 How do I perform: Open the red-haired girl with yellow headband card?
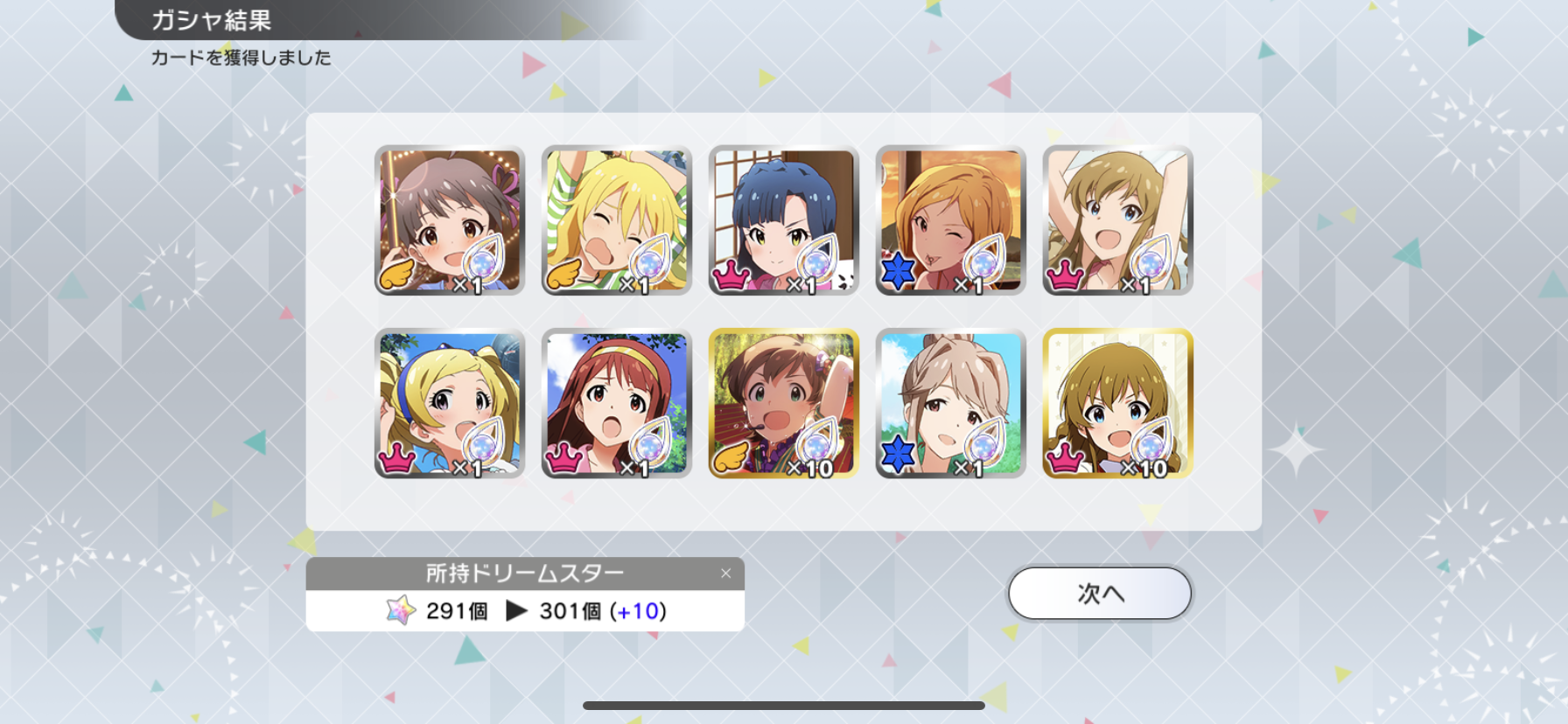[x=617, y=404]
